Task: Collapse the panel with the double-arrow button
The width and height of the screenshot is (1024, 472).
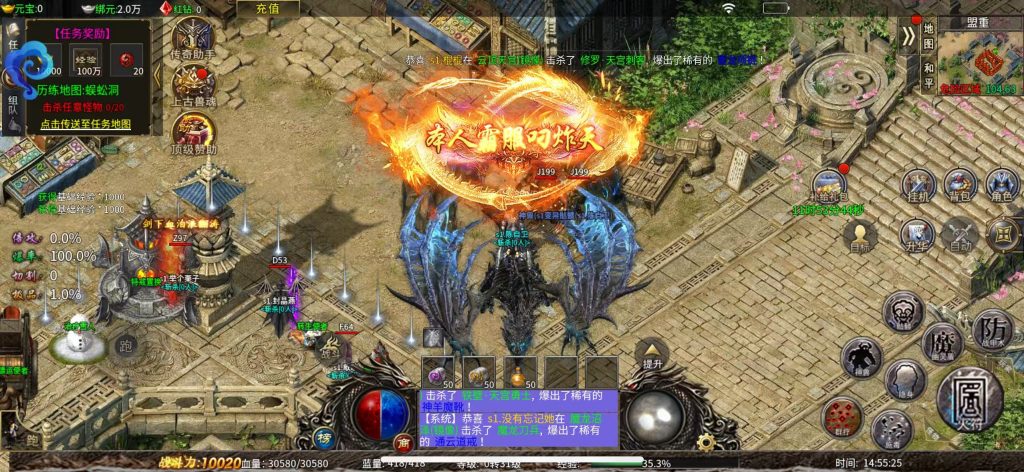Action: tap(907, 36)
